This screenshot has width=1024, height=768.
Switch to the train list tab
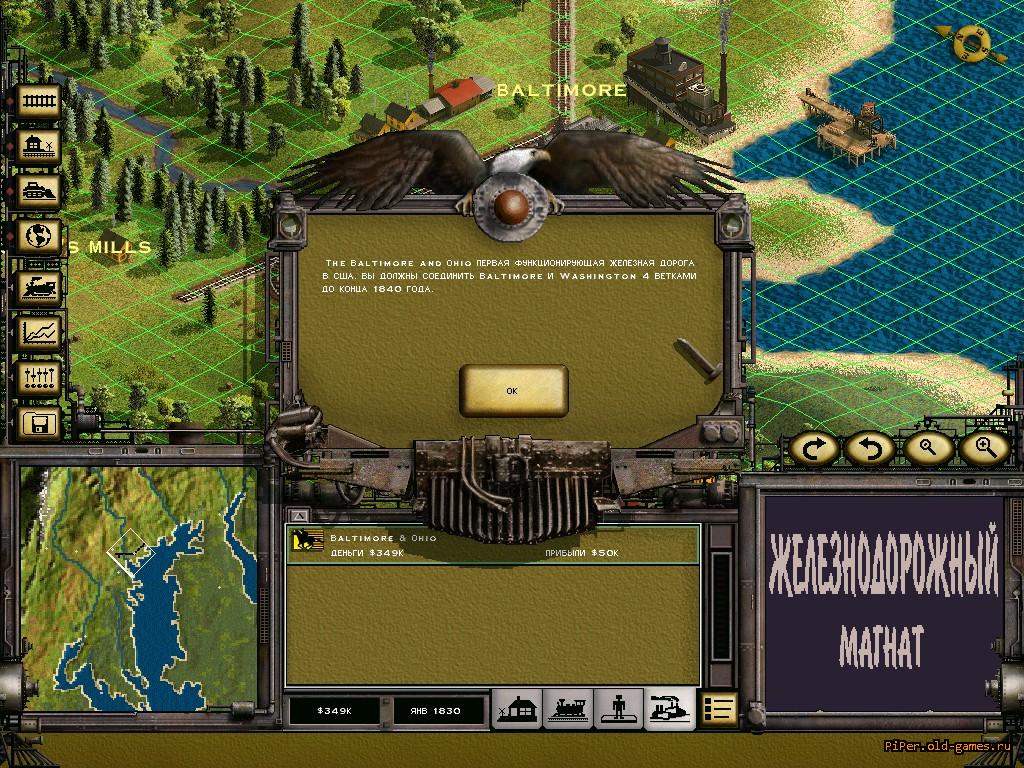pos(569,710)
